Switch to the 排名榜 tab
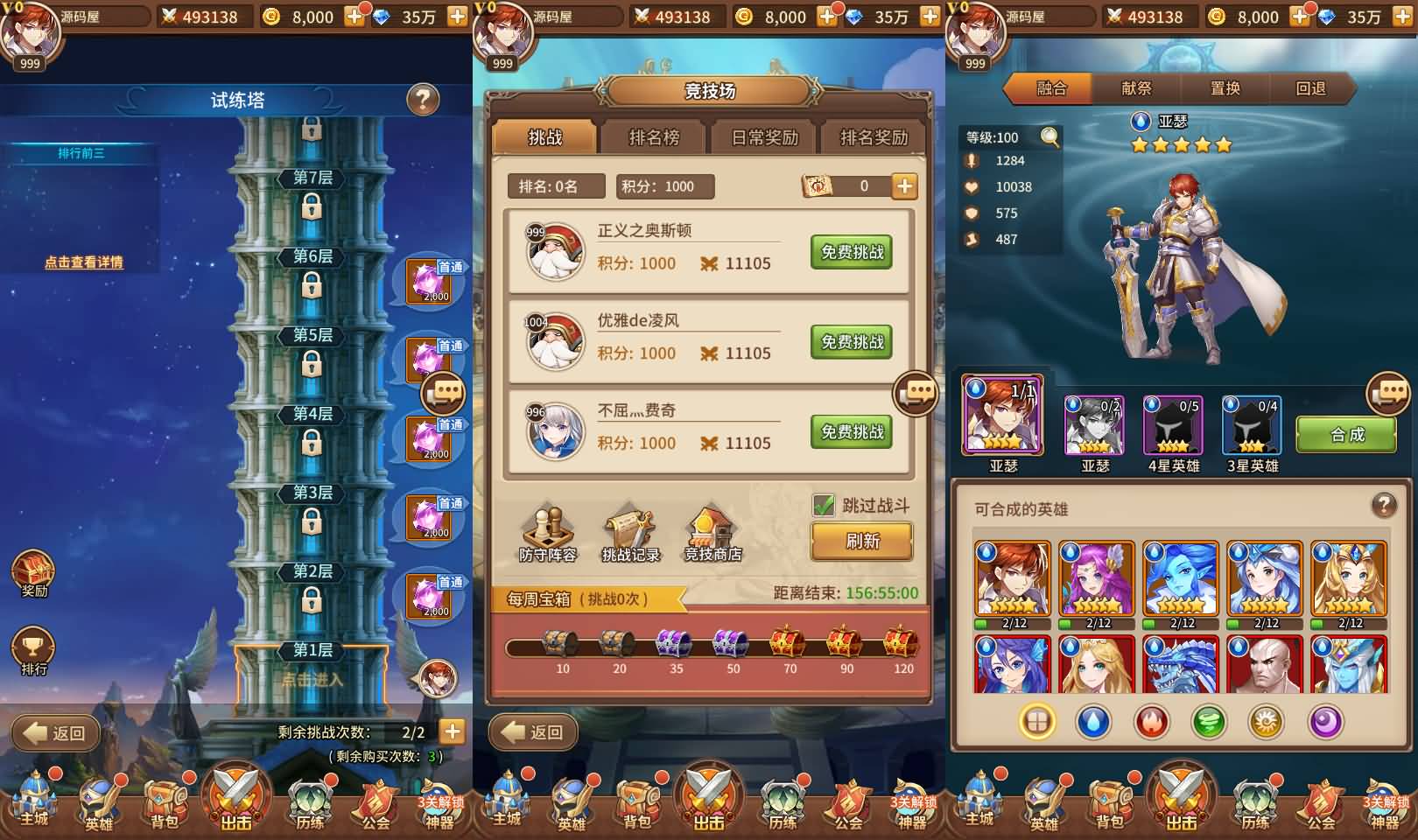 pos(654,137)
